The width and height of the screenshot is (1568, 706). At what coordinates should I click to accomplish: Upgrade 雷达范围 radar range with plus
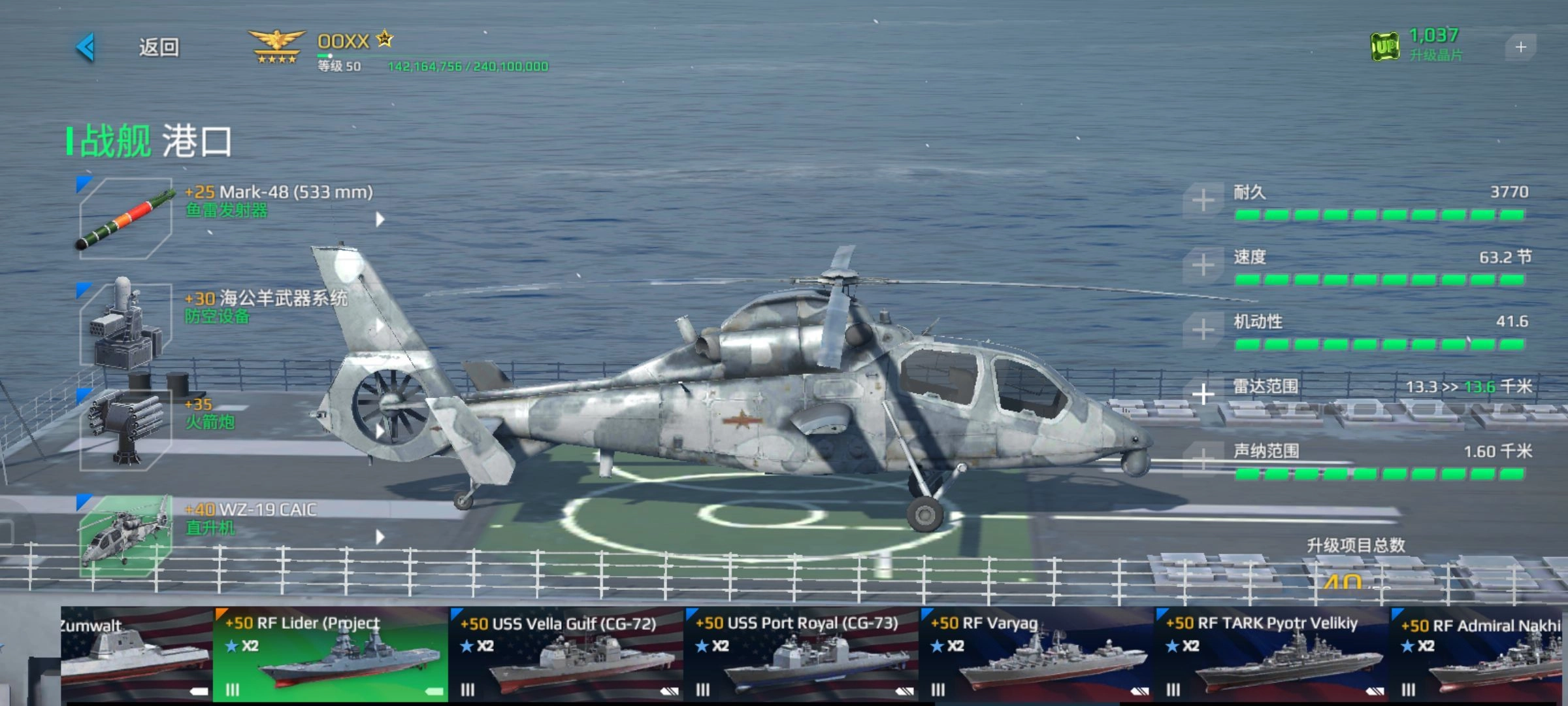1203,394
